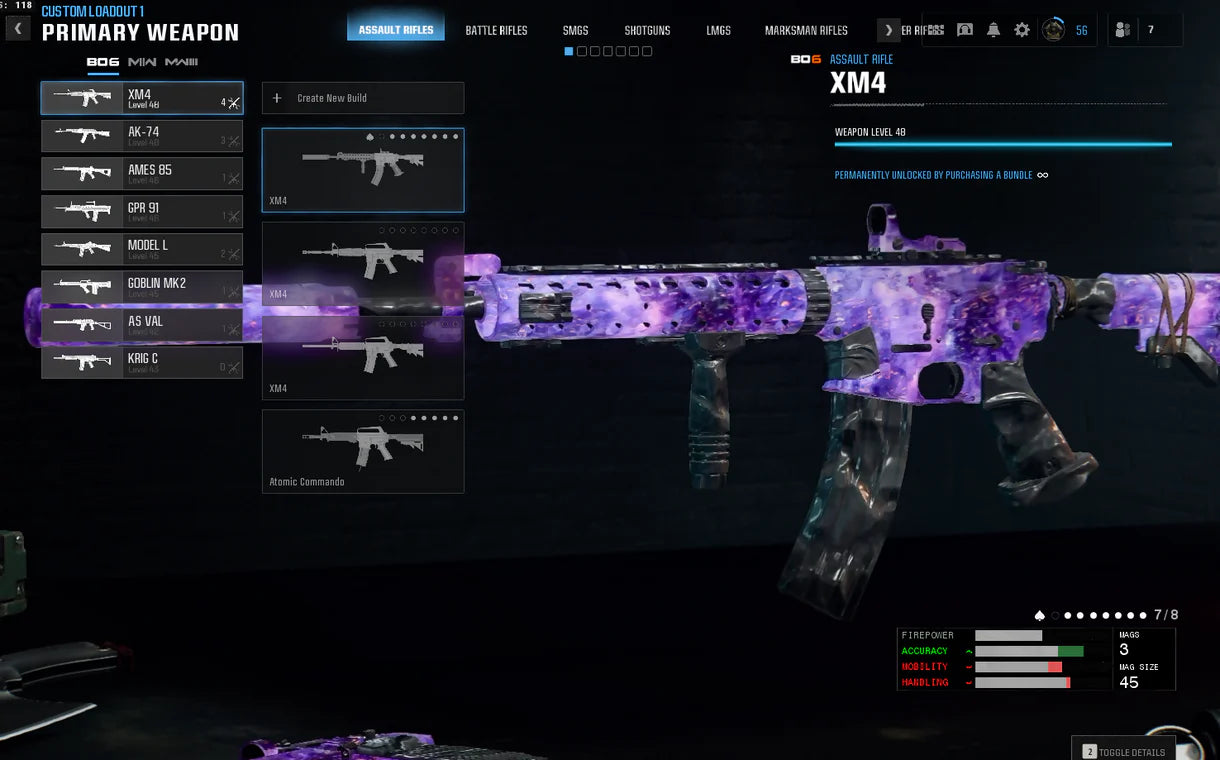Show the LMGs weapon tab
This screenshot has width=1220, height=760.
[718, 30]
